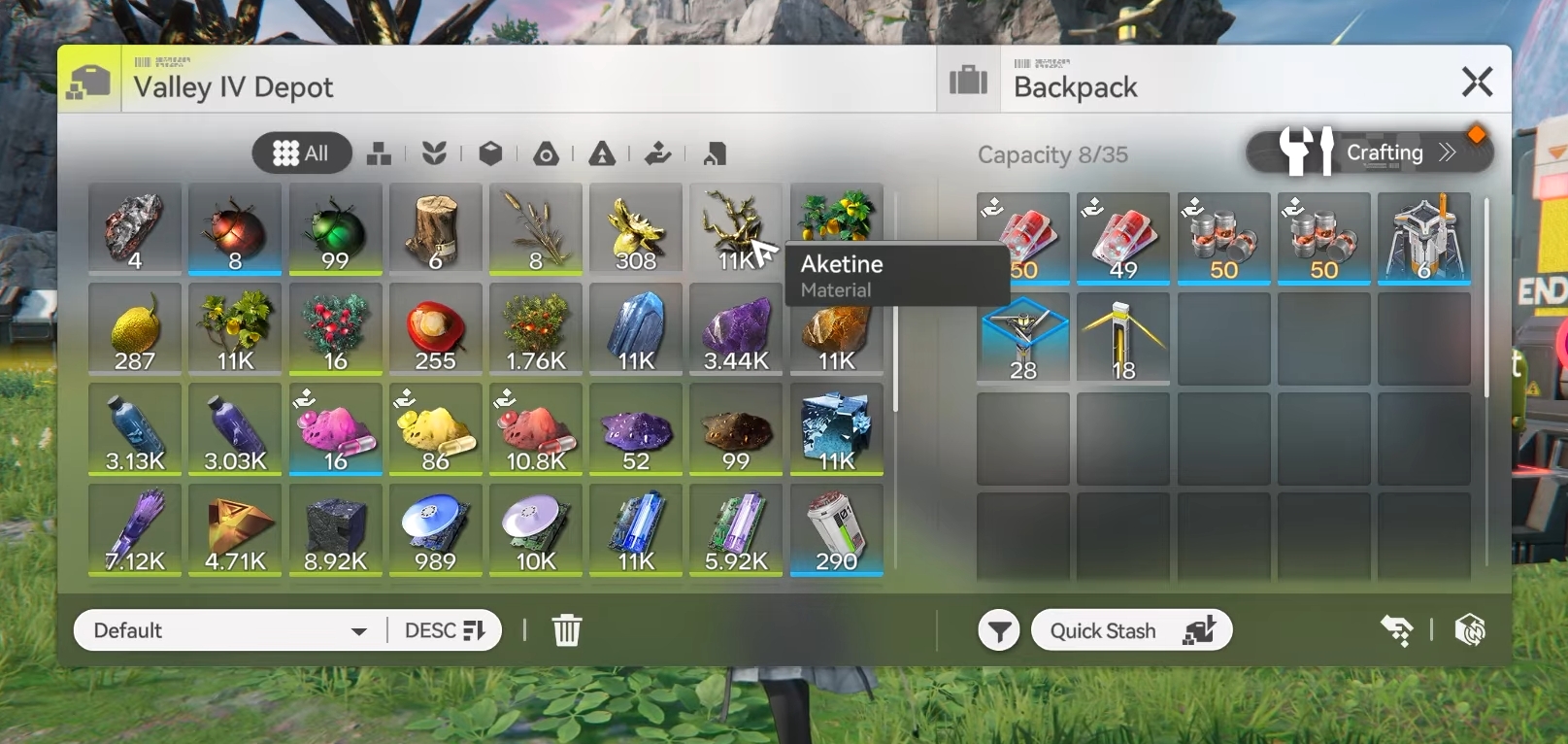Close the Valley IV Depot window
The image size is (1568, 744).
(1477, 82)
